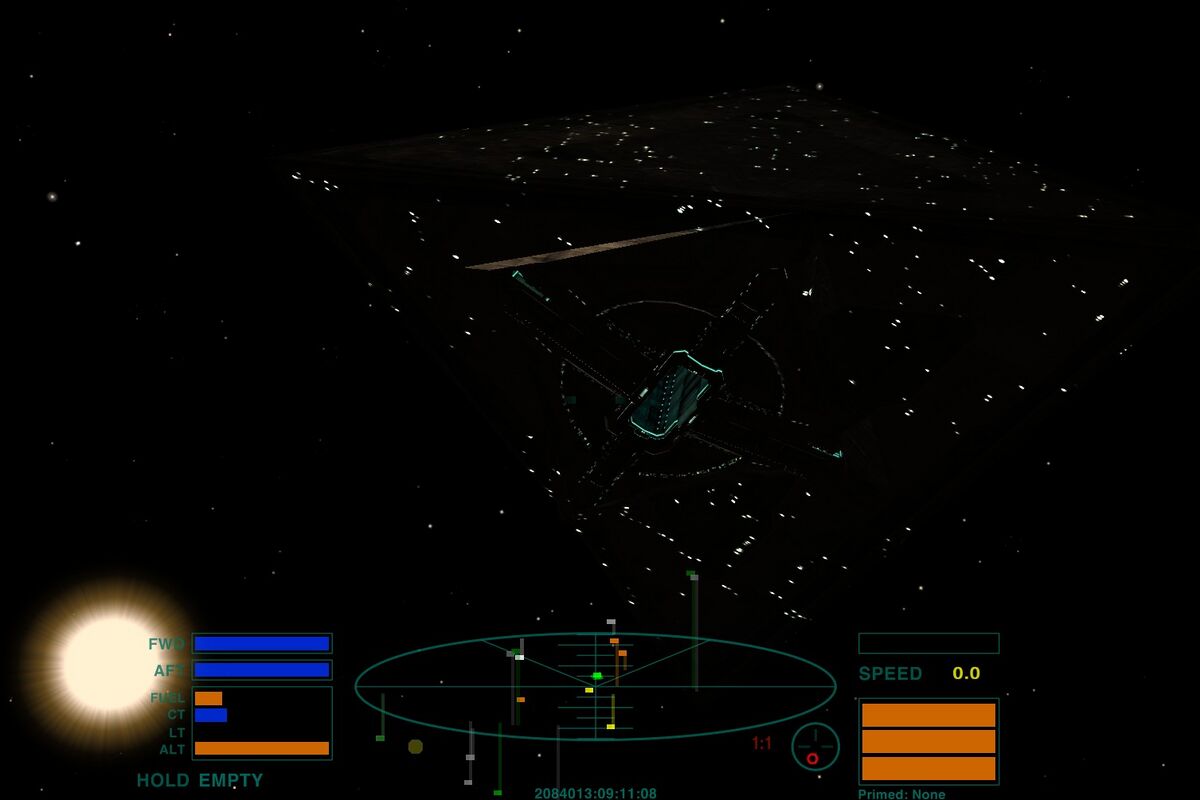Select the circular space compass
The height and width of the screenshot is (800, 1200).
tap(815, 746)
